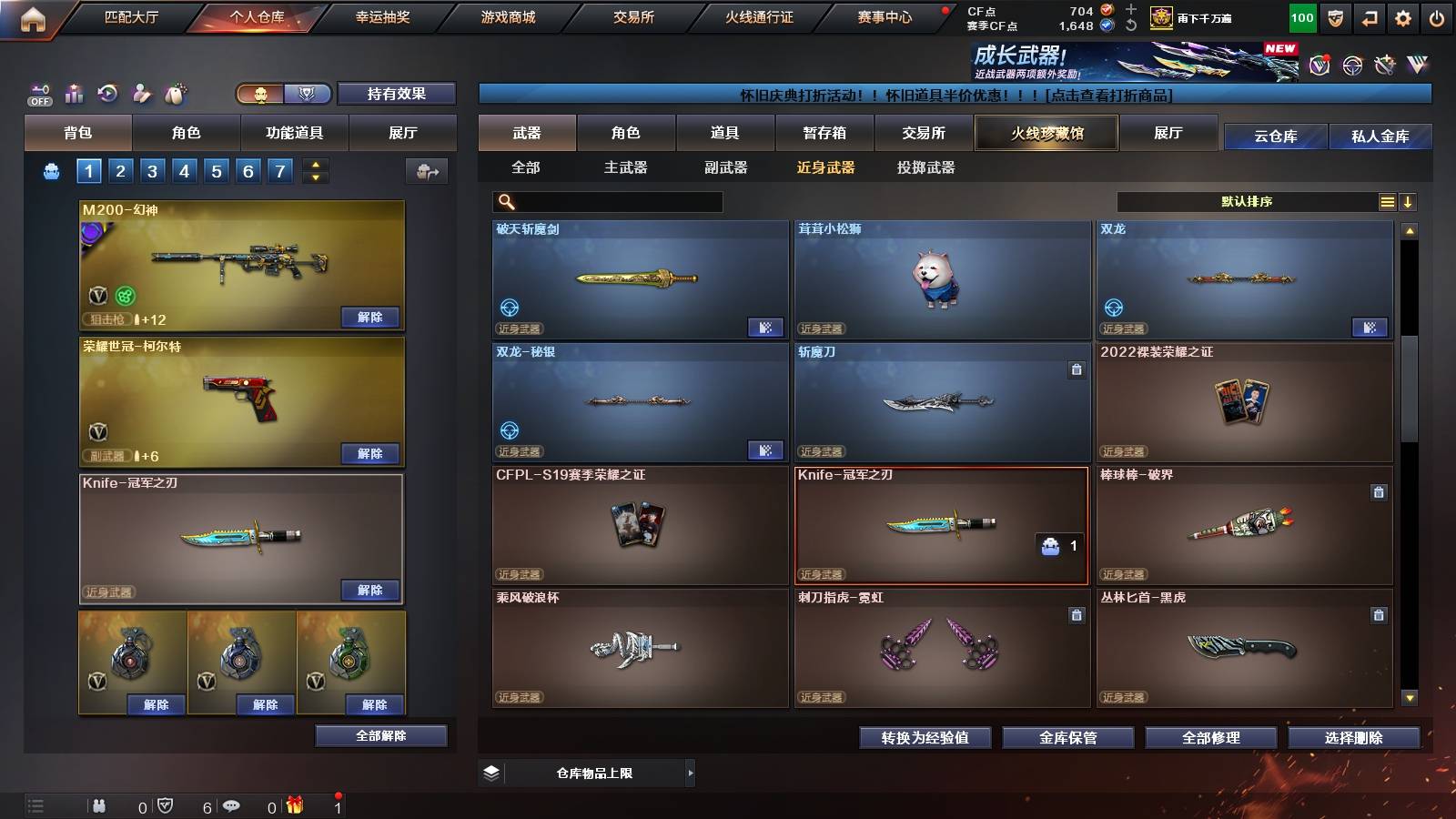Select the character side of the display toggle

(x=260, y=94)
